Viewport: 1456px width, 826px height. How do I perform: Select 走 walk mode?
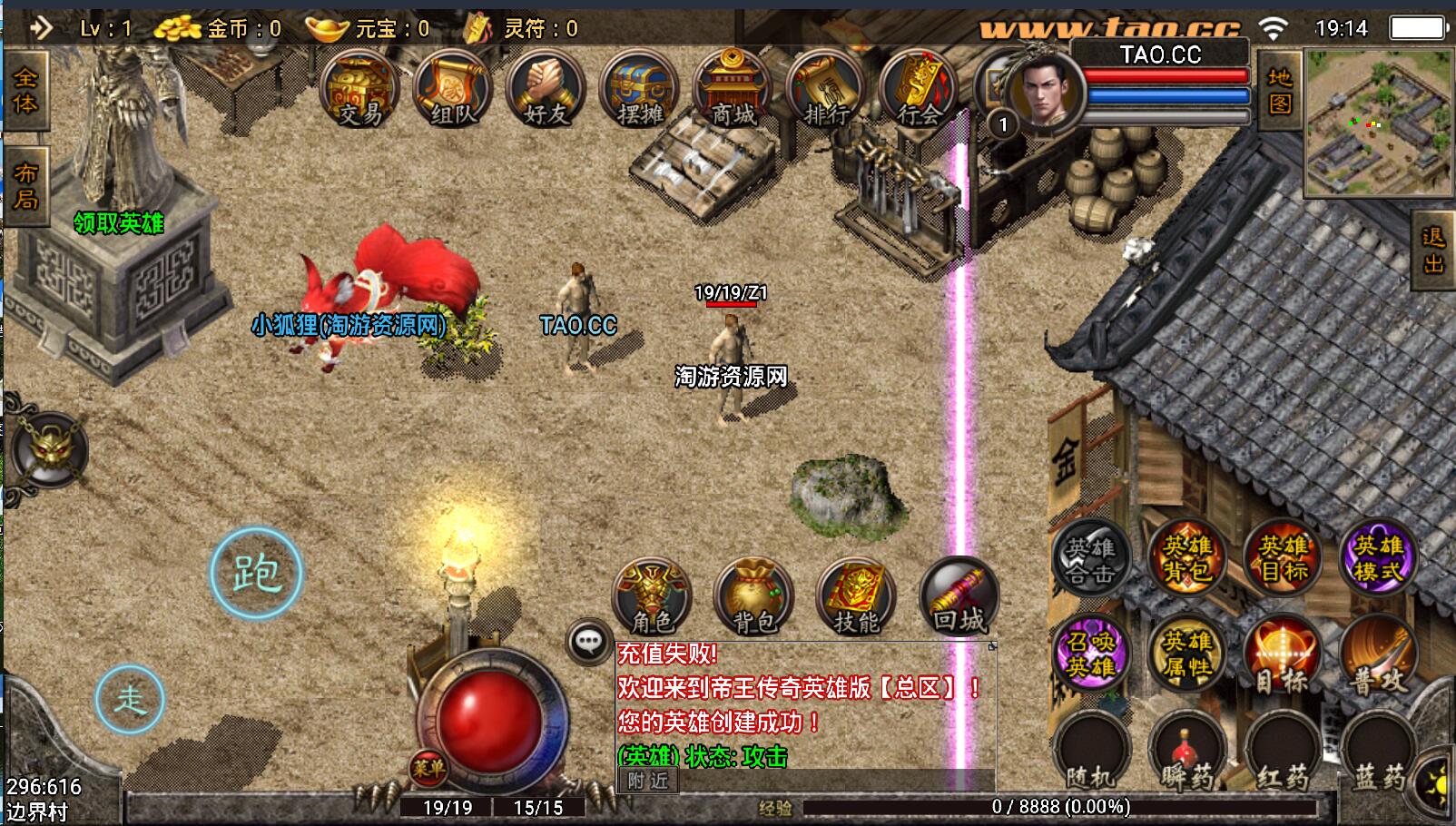point(130,699)
